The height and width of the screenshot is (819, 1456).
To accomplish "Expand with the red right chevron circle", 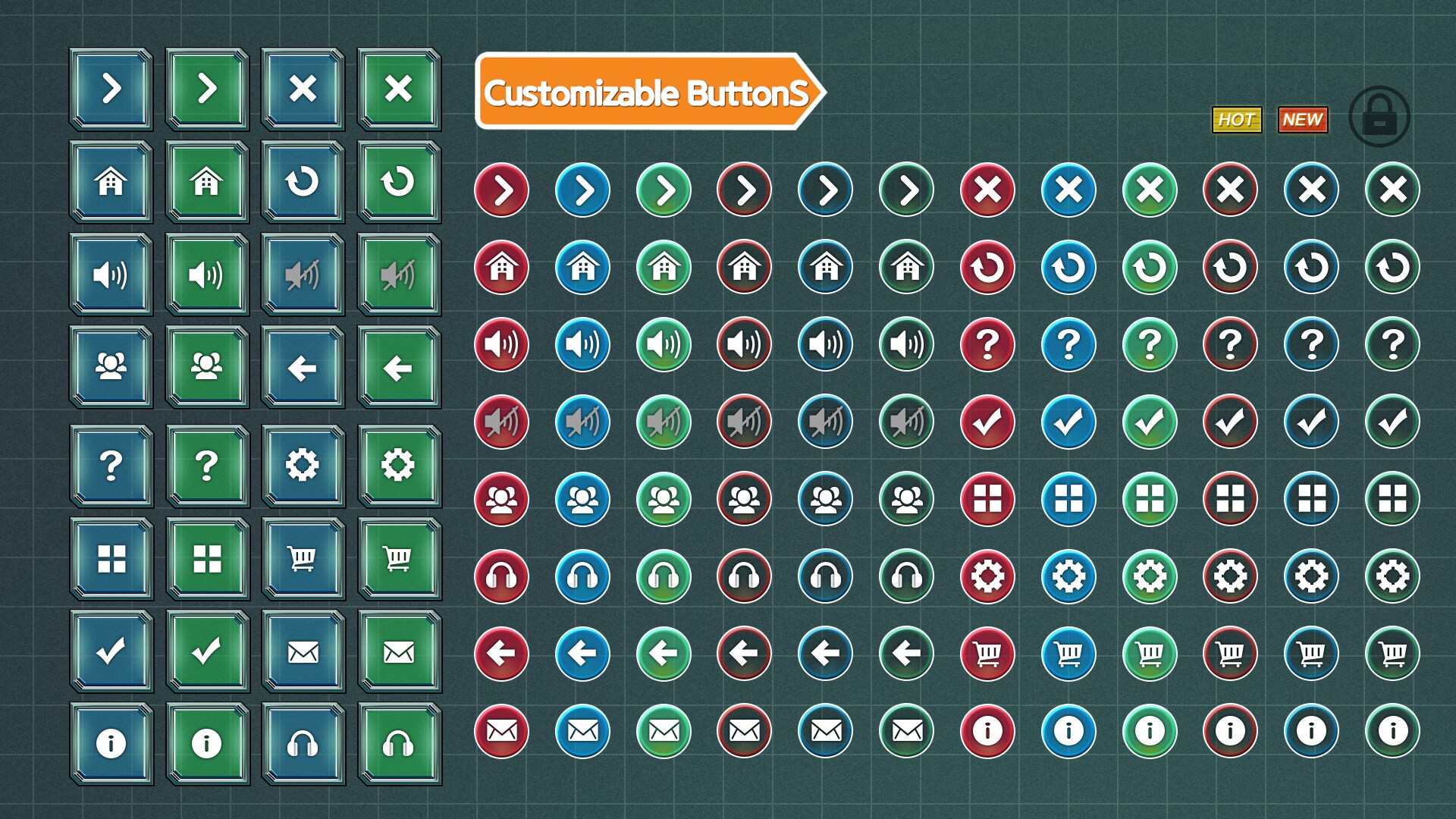I will coord(502,190).
